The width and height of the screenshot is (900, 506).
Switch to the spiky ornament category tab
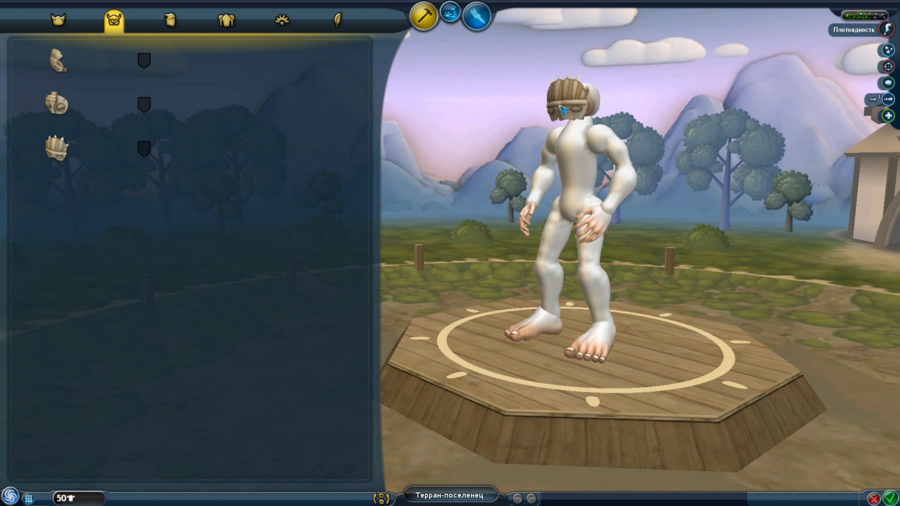coord(282,19)
